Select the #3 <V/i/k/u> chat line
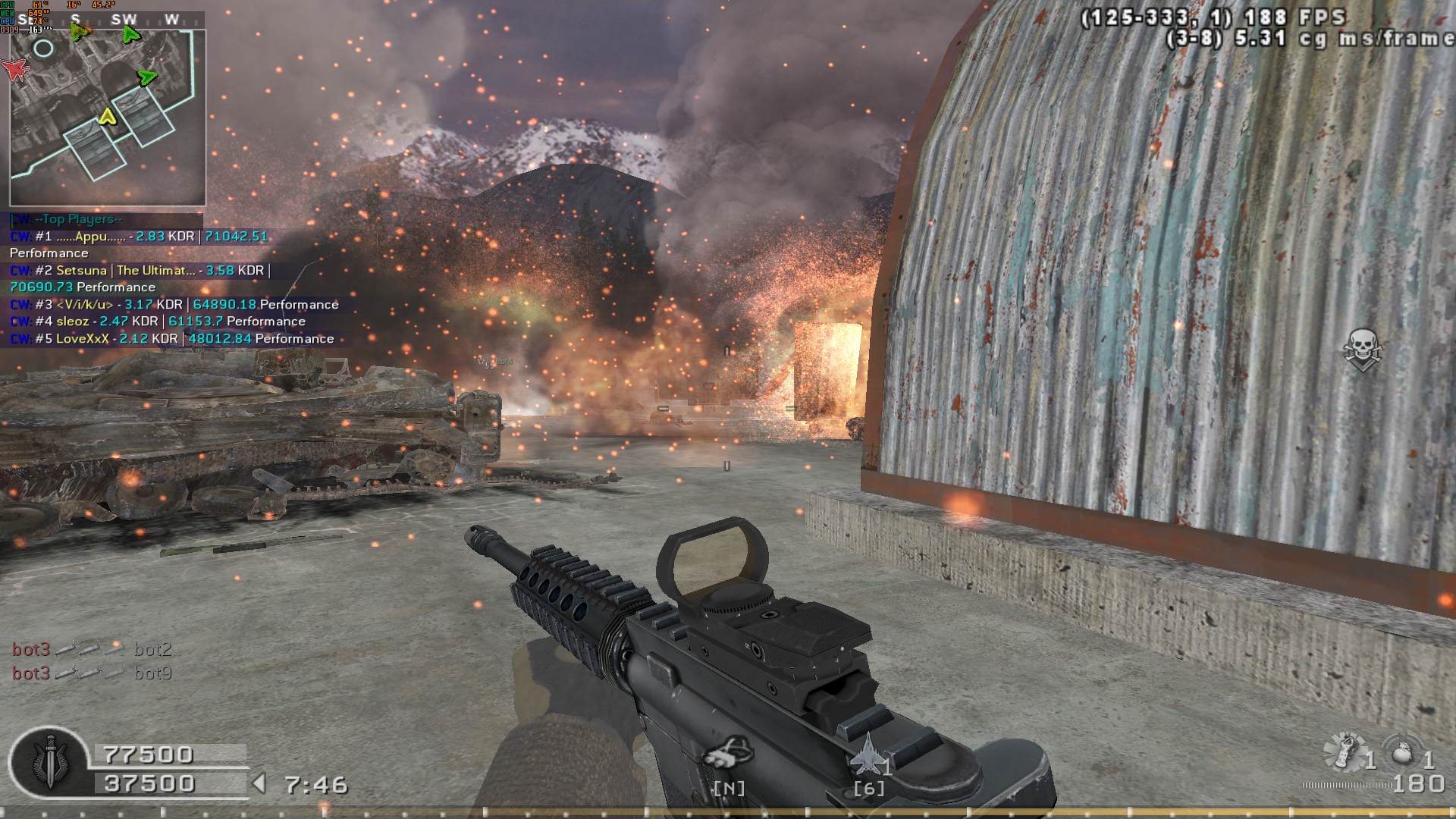1456x819 pixels. 174,304
